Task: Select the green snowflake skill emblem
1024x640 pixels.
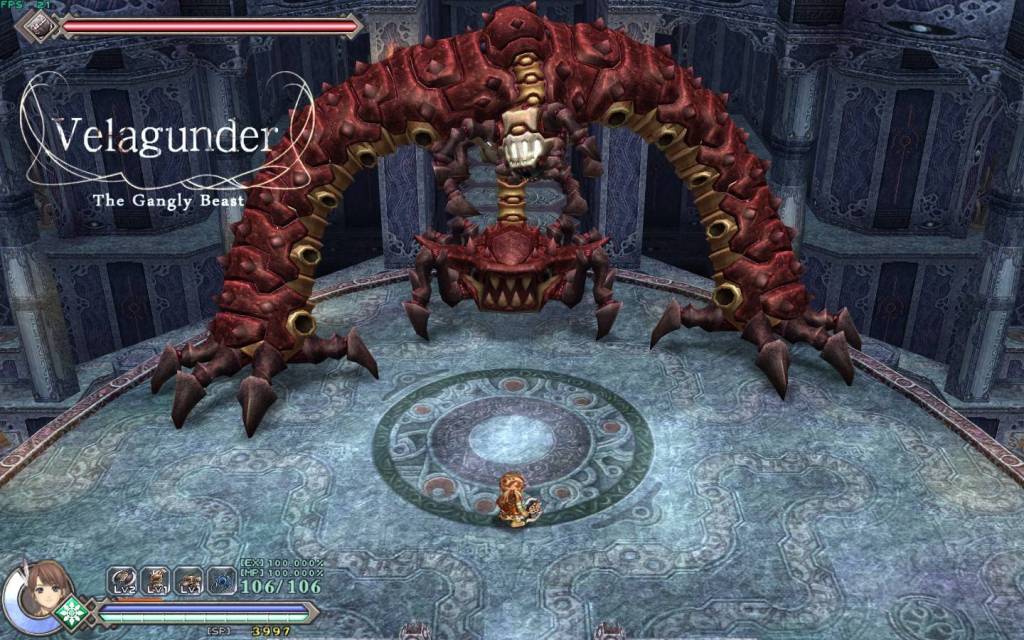Action: 72,612
